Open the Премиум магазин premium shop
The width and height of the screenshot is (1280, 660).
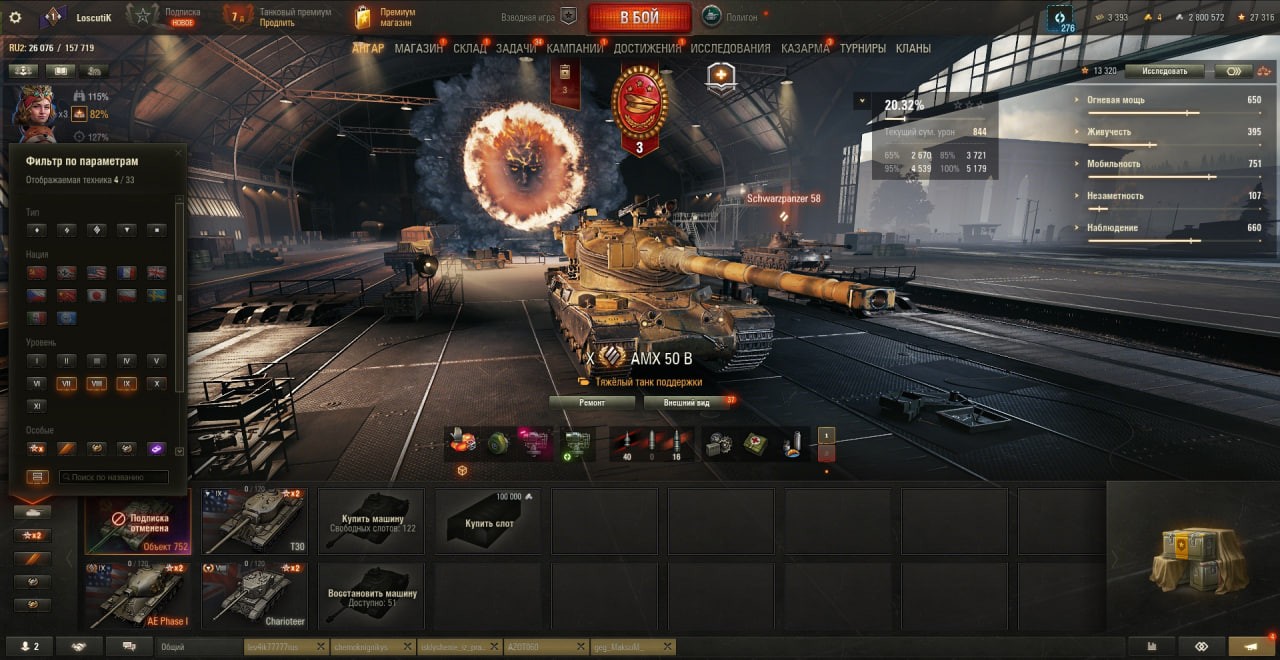pos(385,17)
